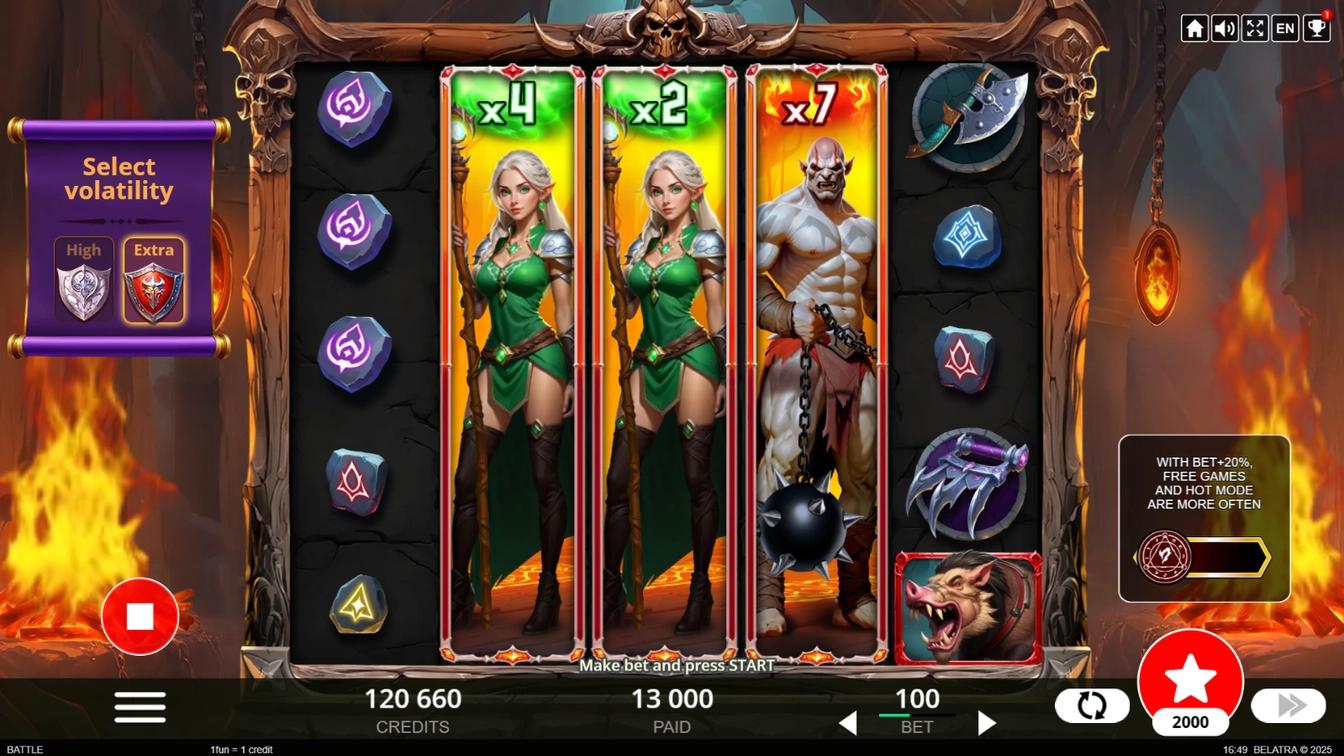Increase the bet with right arrow
The width and height of the screenshot is (1344, 756).
986,722
